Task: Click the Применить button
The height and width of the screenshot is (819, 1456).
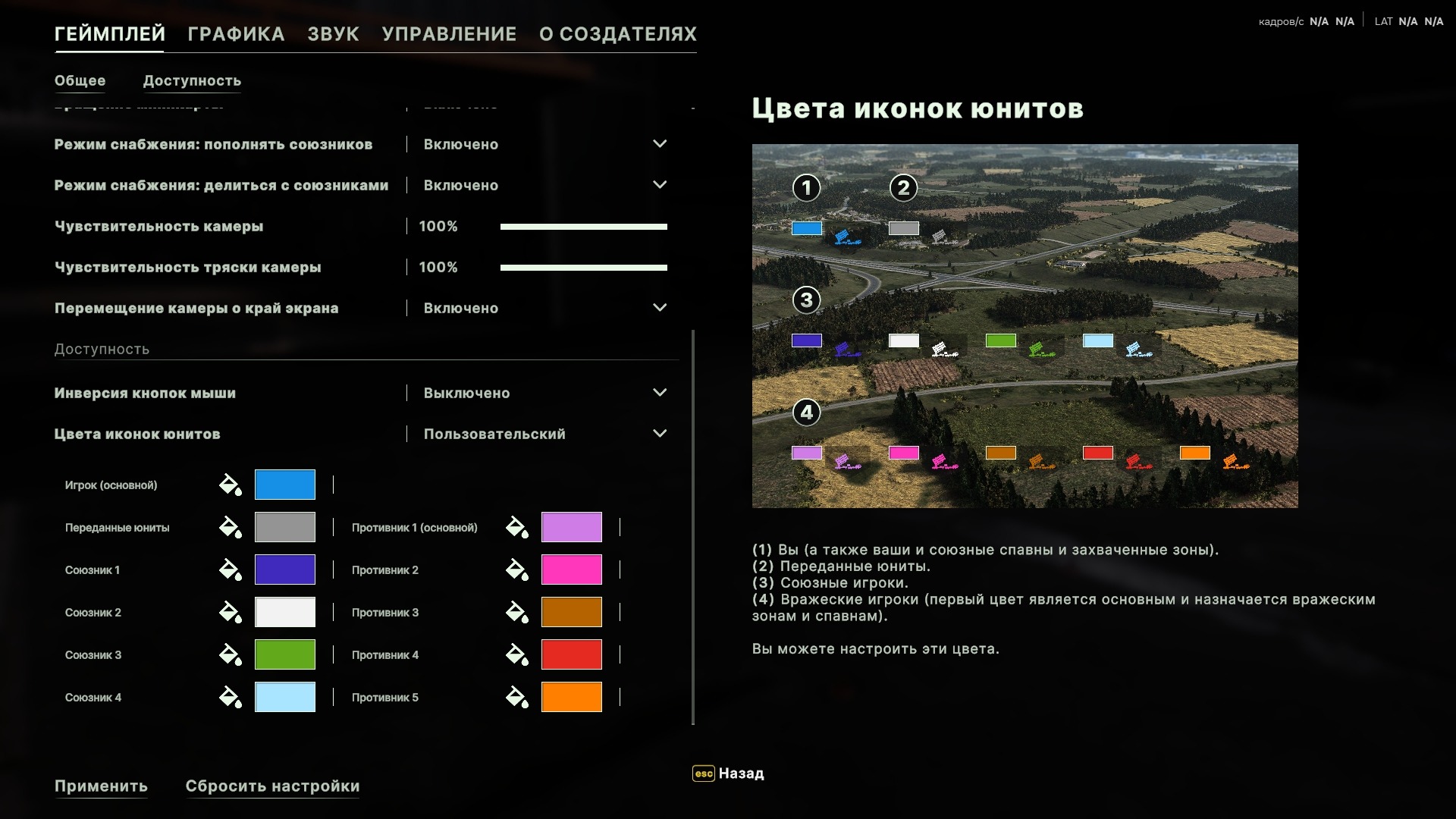Action: [x=101, y=786]
